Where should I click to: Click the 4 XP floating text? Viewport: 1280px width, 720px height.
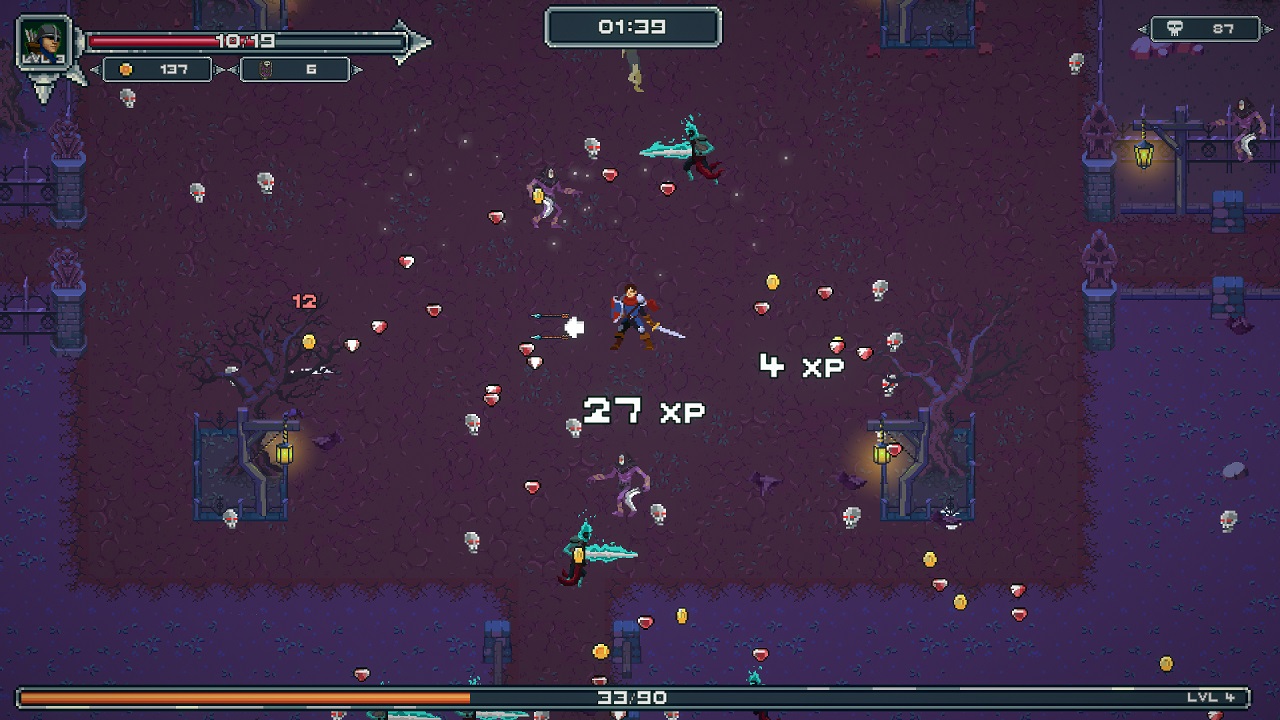pos(800,365)
